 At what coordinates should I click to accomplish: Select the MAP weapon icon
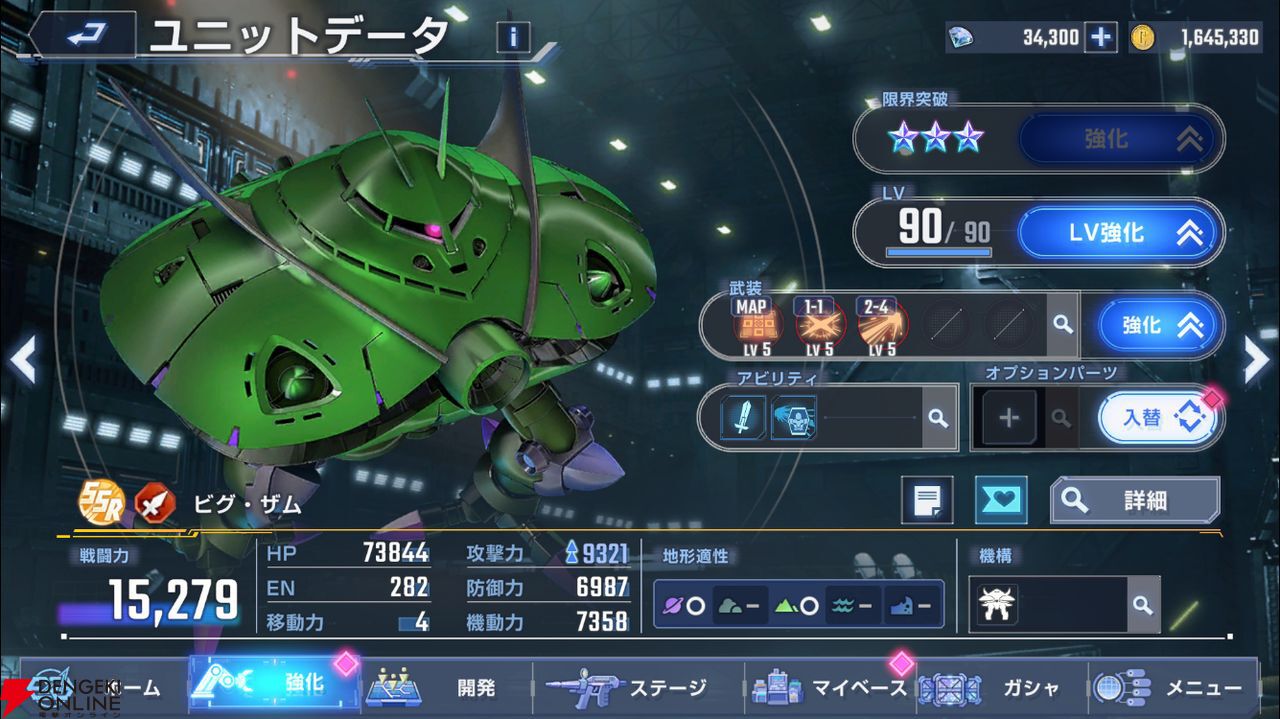point(758,325)
